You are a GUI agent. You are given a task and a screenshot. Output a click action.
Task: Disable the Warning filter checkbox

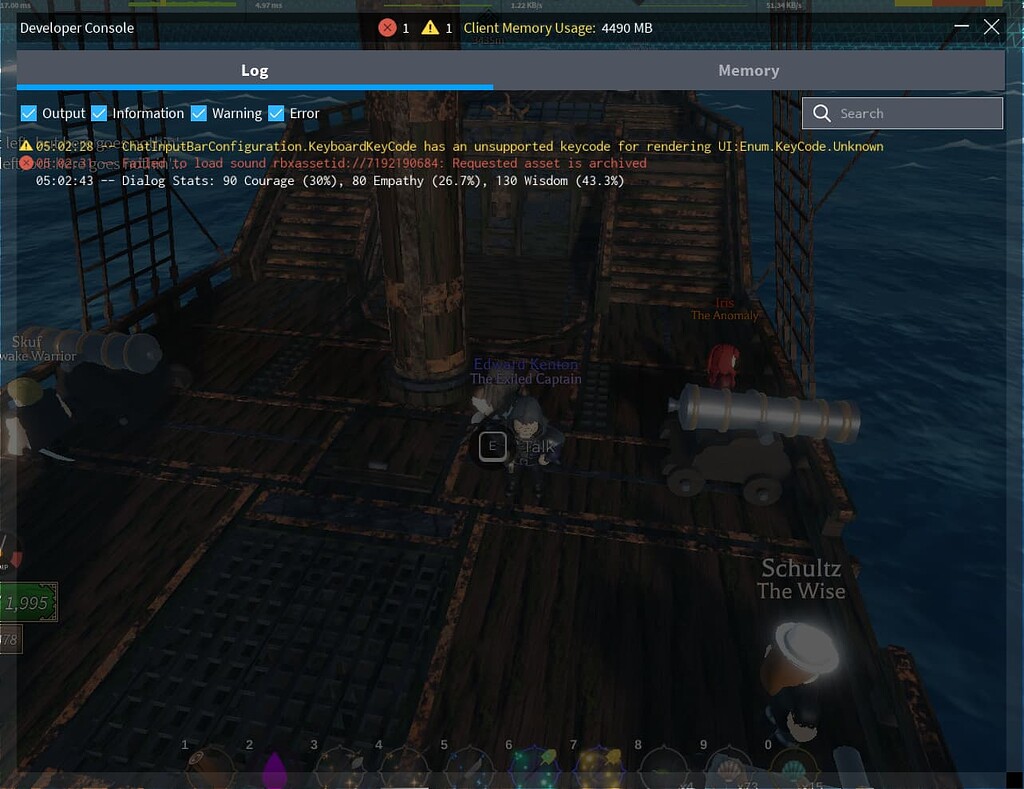click(x=199, y=114)
